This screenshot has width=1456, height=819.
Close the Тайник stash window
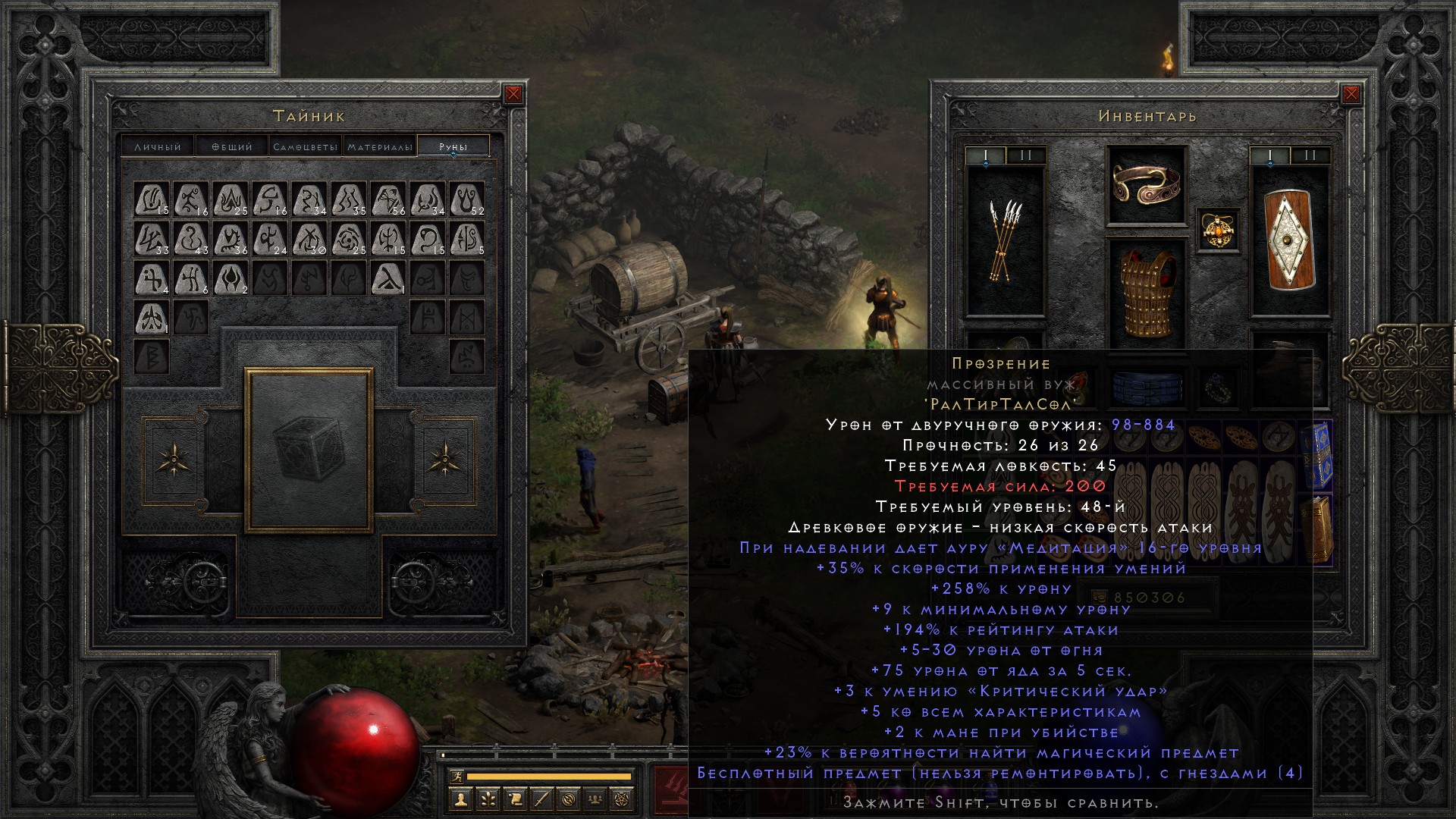[x=513, y=94]
